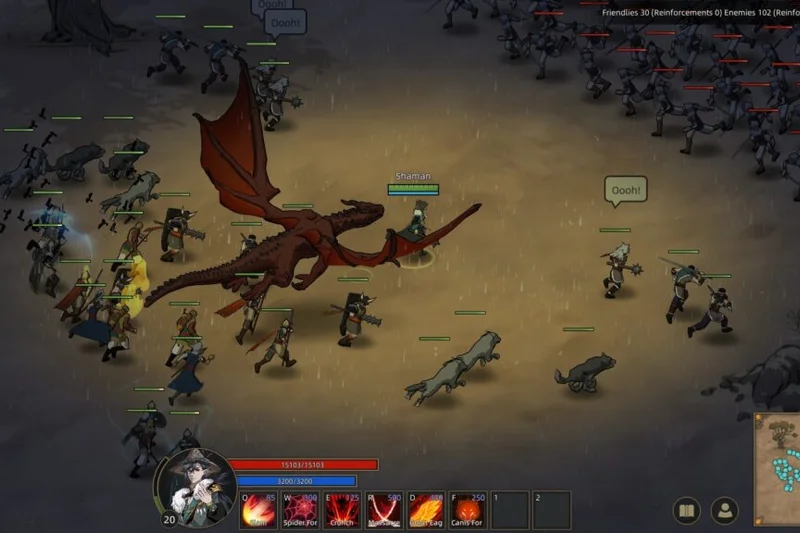Click the hero portrait with witch hat
Viewport: 800px width, 533px height.
[x=194, y=486]
